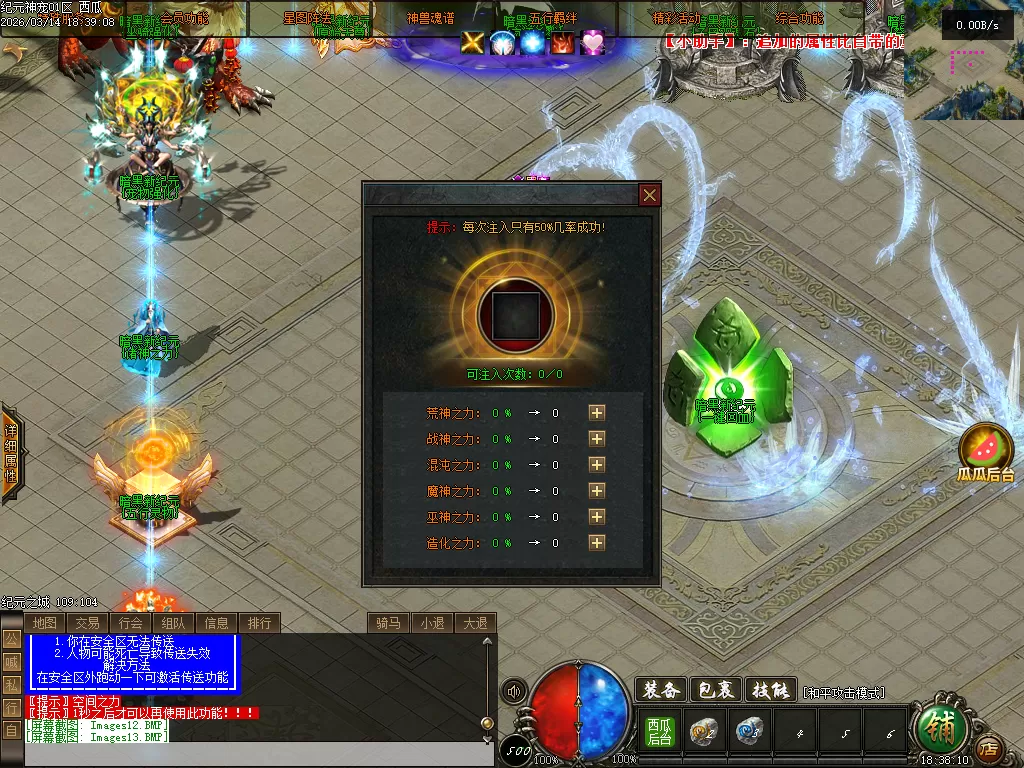Open the 装备 equipment panel
Image resolution: width=1024 pixels, height=768 pixels.
coord(661,689)
